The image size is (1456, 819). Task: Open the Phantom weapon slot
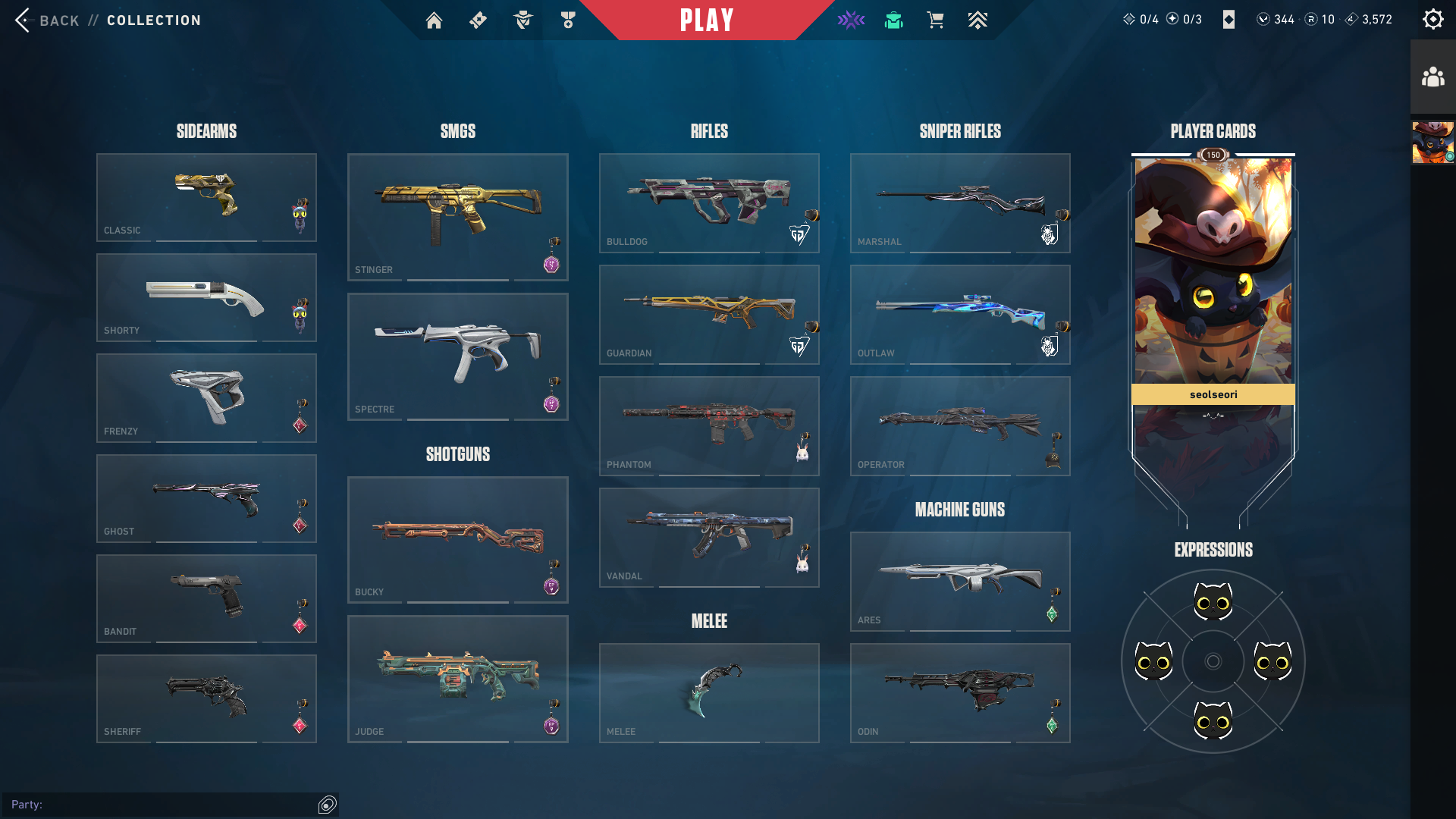point(709,425)
